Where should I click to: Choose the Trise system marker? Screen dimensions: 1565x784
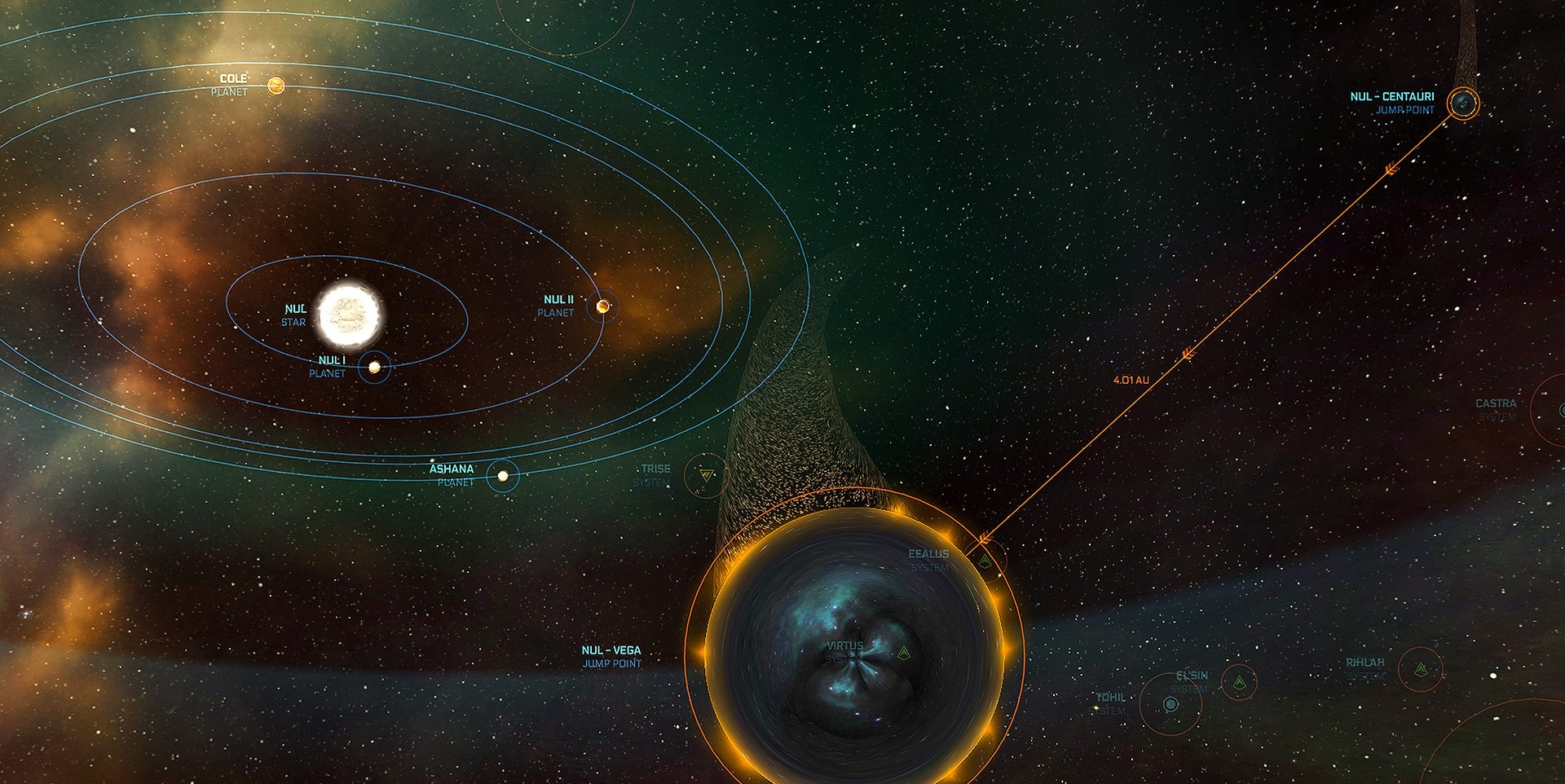pos(706,476)
